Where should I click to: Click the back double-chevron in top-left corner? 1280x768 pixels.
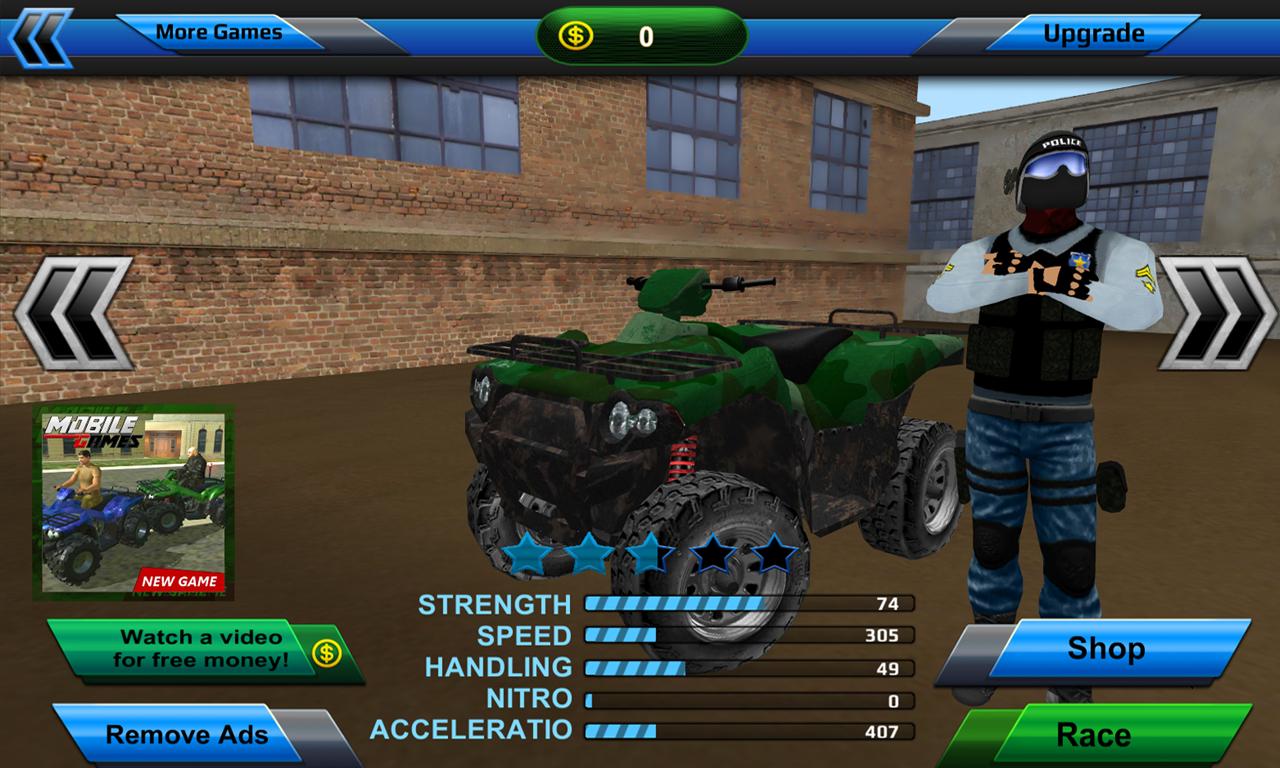42,32
